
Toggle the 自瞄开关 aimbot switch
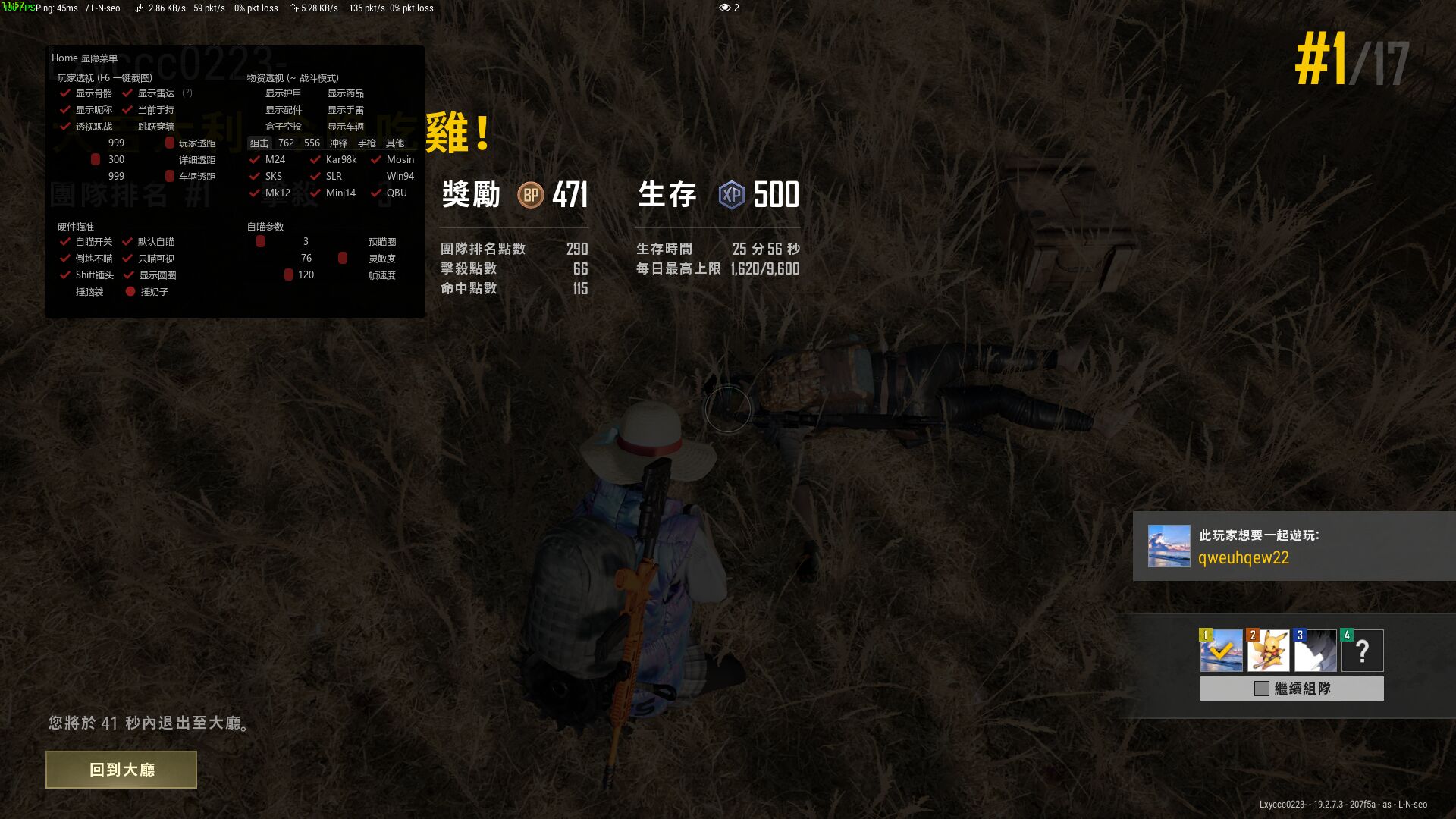64,242
